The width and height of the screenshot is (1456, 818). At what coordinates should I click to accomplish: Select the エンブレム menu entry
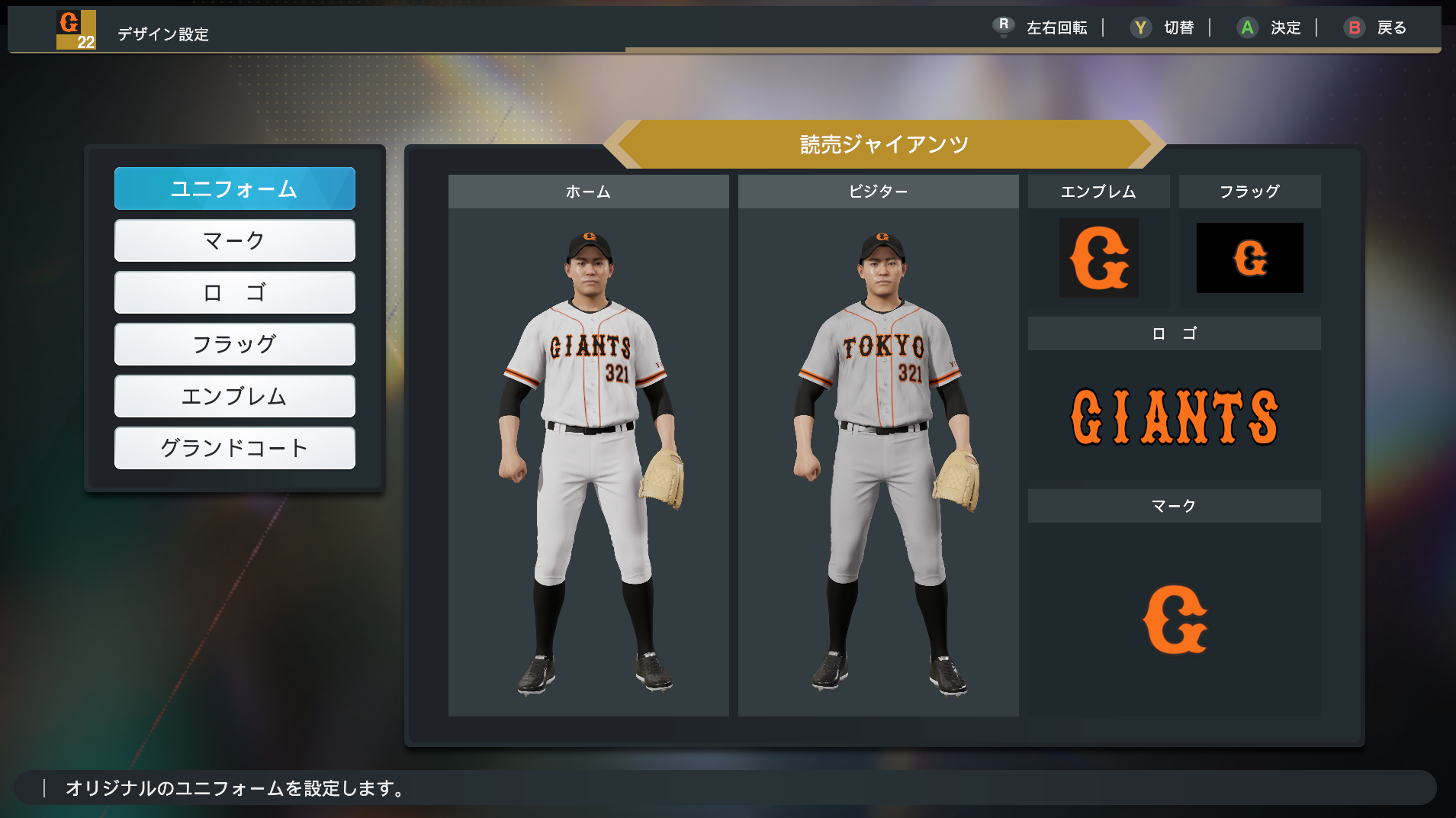234,396
